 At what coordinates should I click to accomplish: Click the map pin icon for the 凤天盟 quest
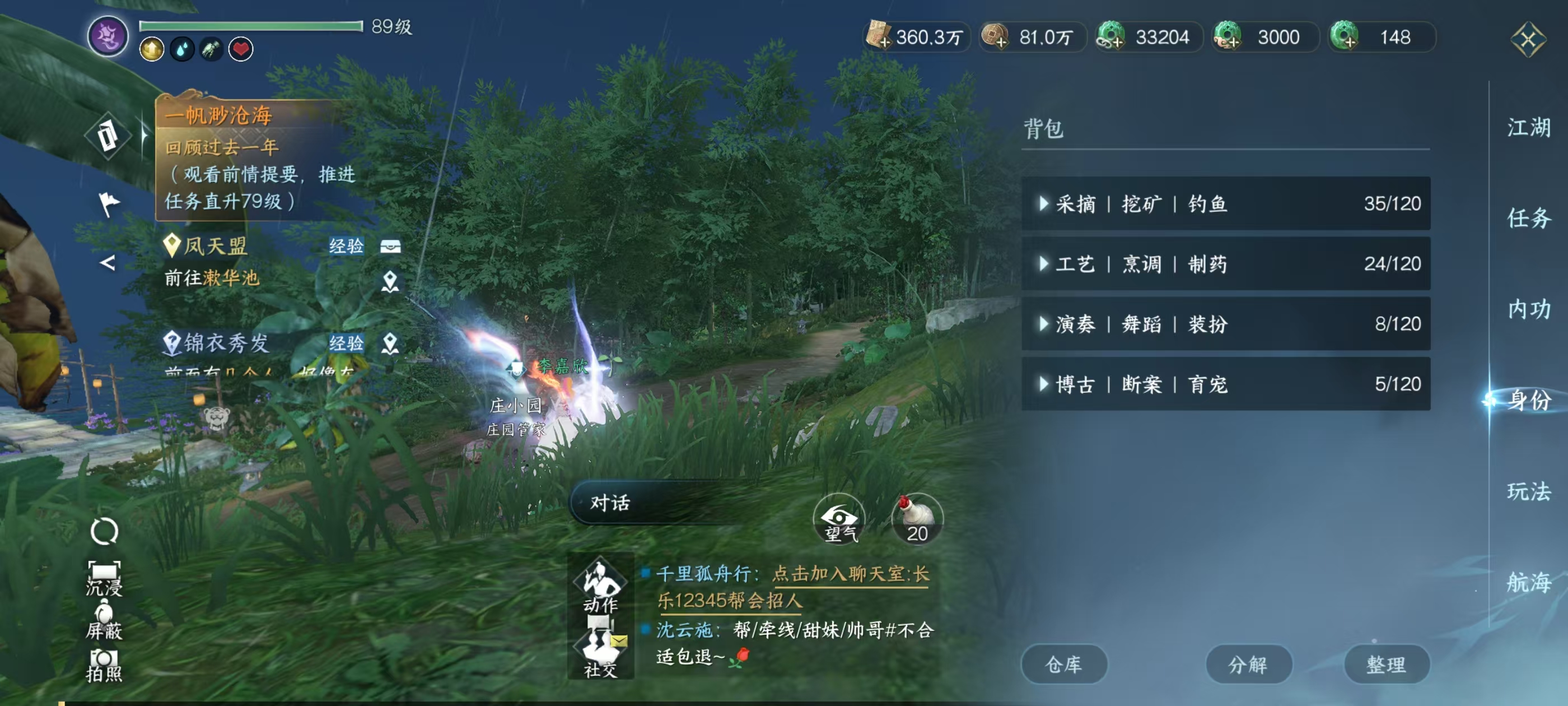click(x=391, y=281)
